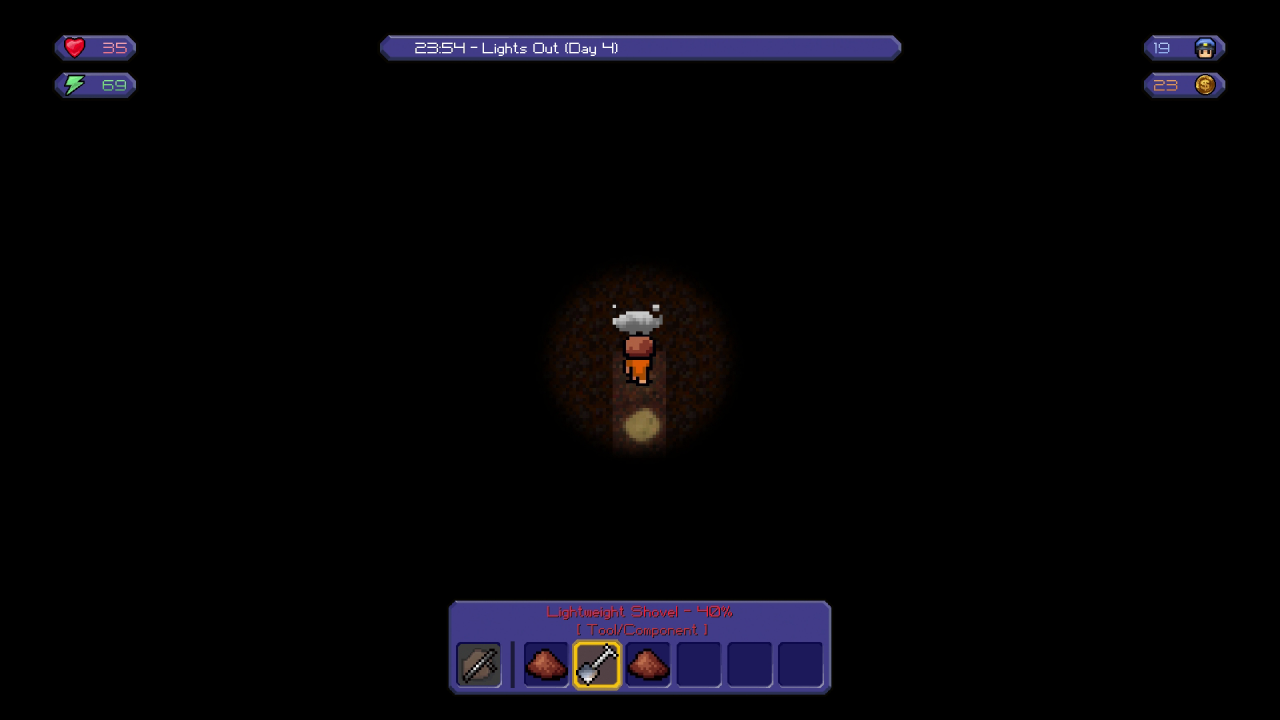The image size is (1280, 720).
Task: Toggle the highlighted shovel slot selection
Action: pos(596,664)
